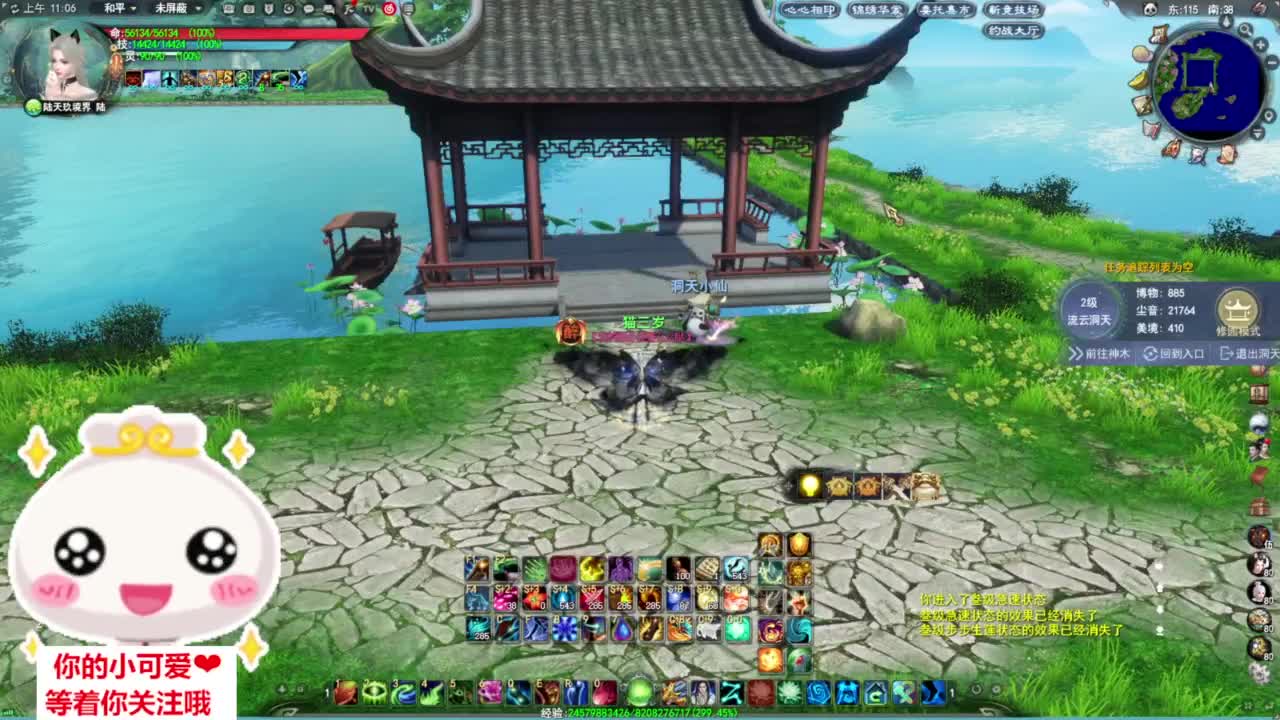
Task: Collapse the minimap using the down arrow
Action: (1256, 133)
